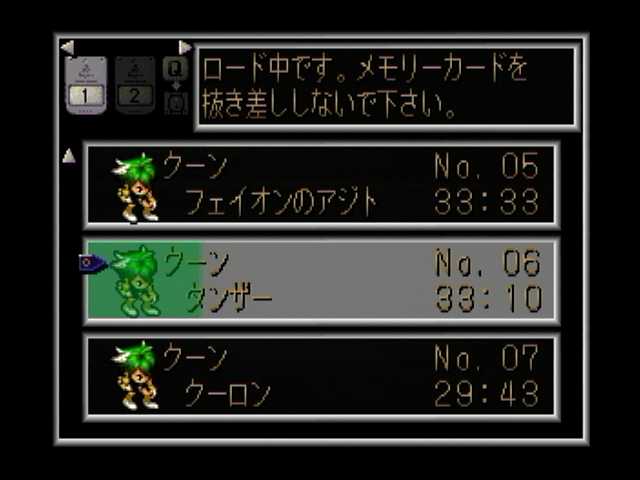Load the highlighted save No. 06
Viewport: 640px width, 480px height.
(x=321, y=280)
